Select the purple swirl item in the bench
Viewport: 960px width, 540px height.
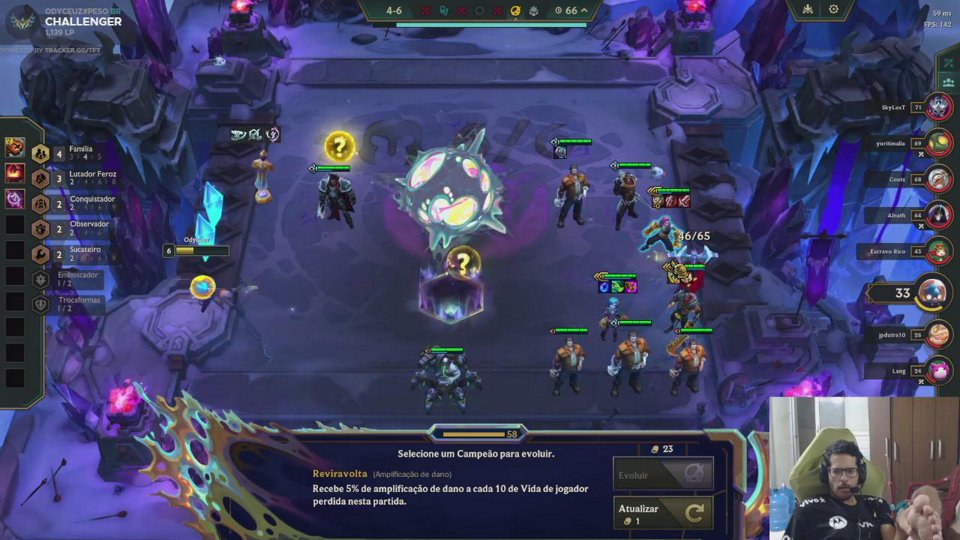click(x=15, y=199)
